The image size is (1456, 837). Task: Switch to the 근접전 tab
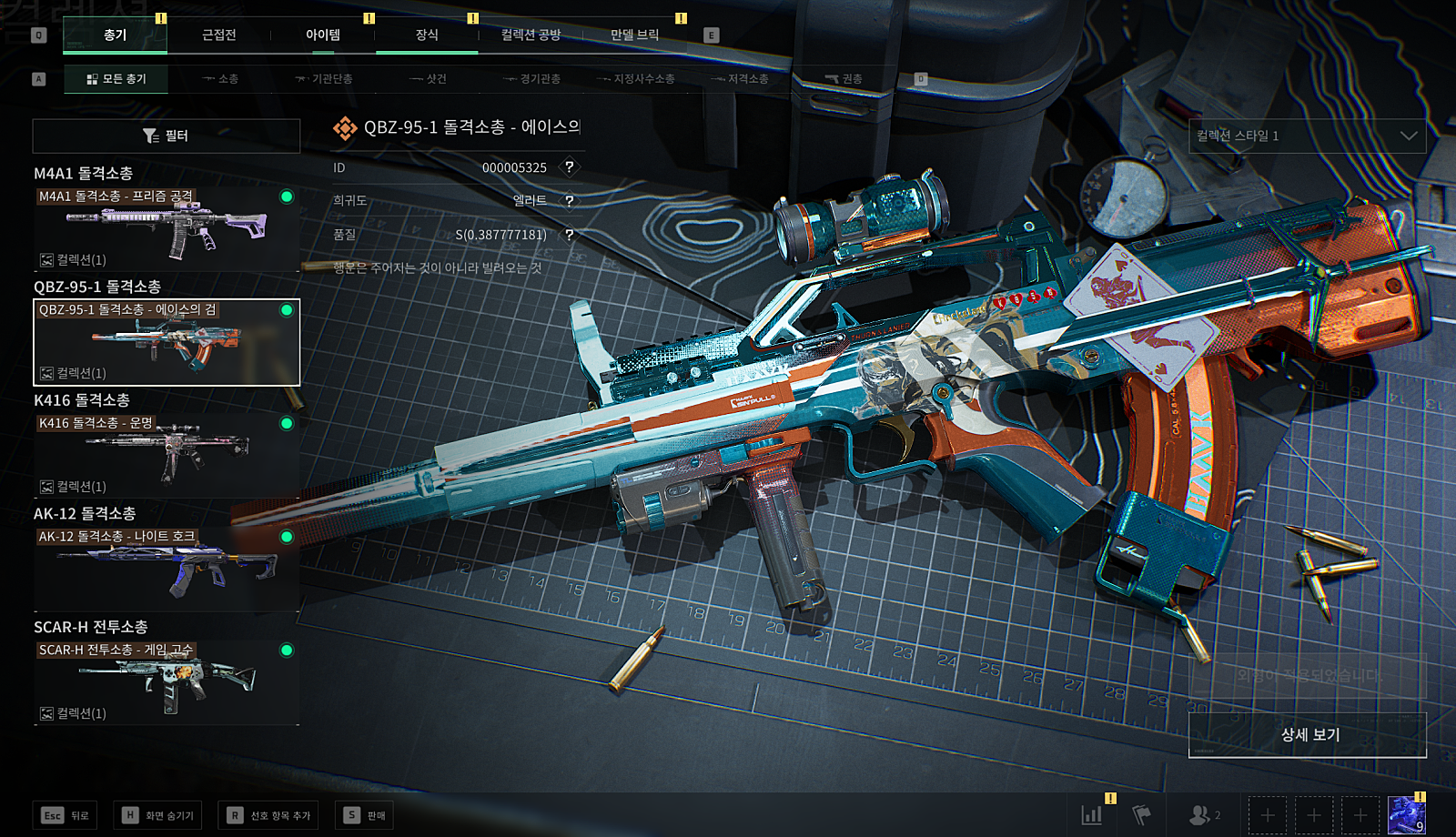click(x=218, y=35)
